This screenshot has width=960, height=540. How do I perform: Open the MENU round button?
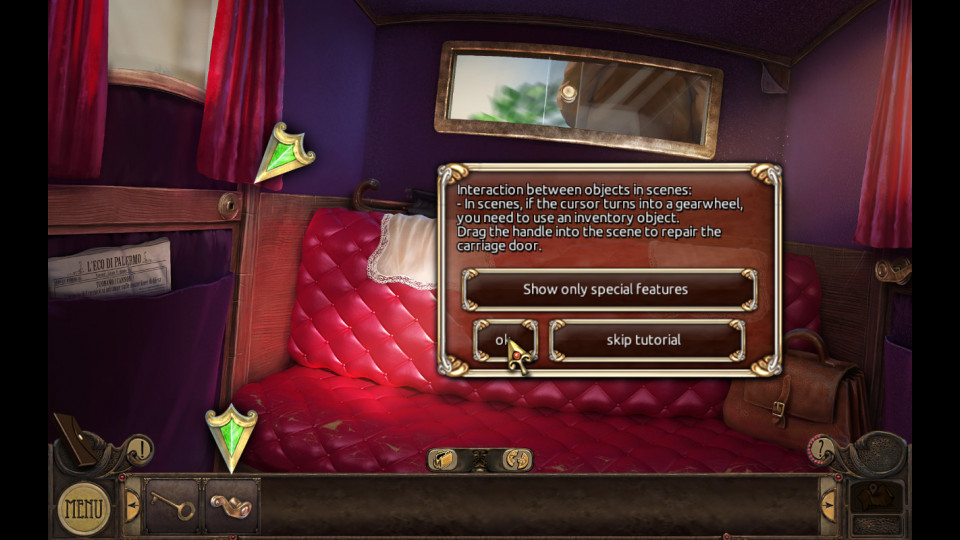[x=84, y=508]
